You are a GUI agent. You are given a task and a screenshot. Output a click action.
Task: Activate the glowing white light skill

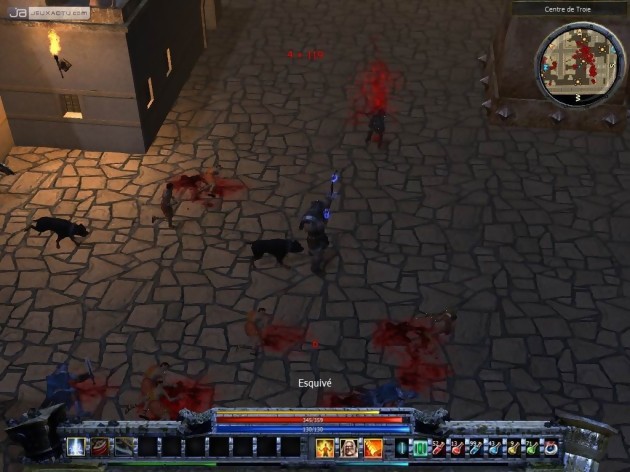point(76,446)
